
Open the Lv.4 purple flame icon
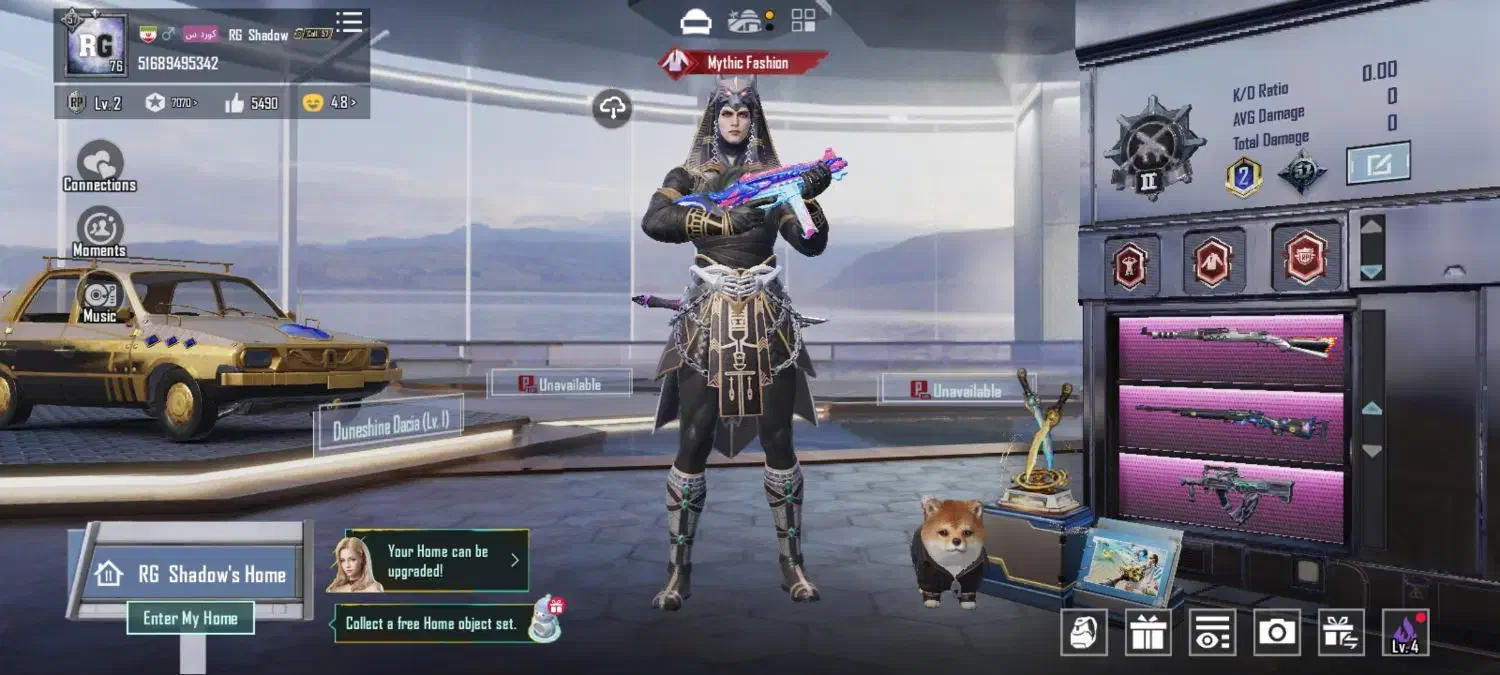(1405, 633)
